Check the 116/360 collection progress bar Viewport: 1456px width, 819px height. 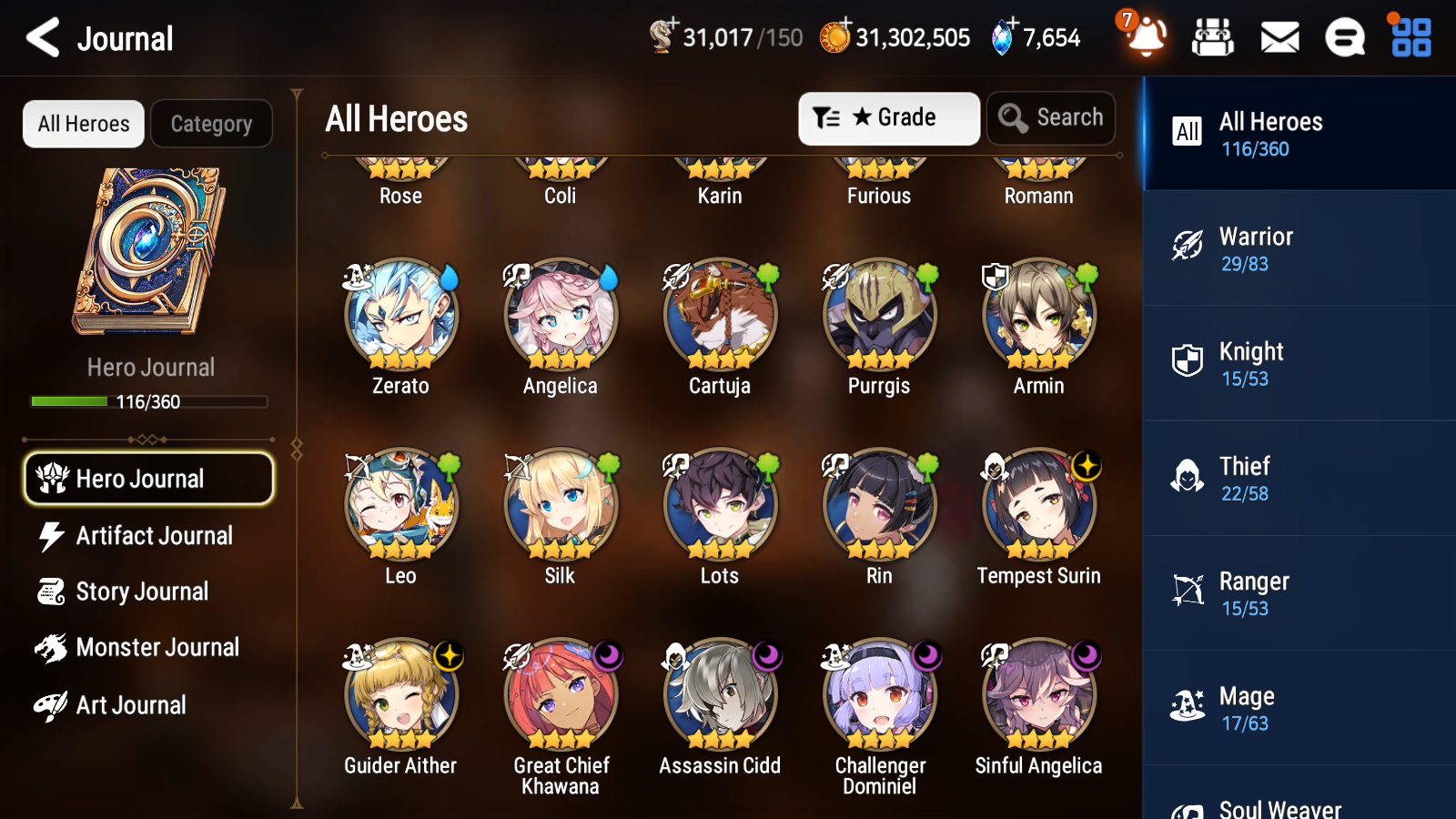[x=148, y=400]
